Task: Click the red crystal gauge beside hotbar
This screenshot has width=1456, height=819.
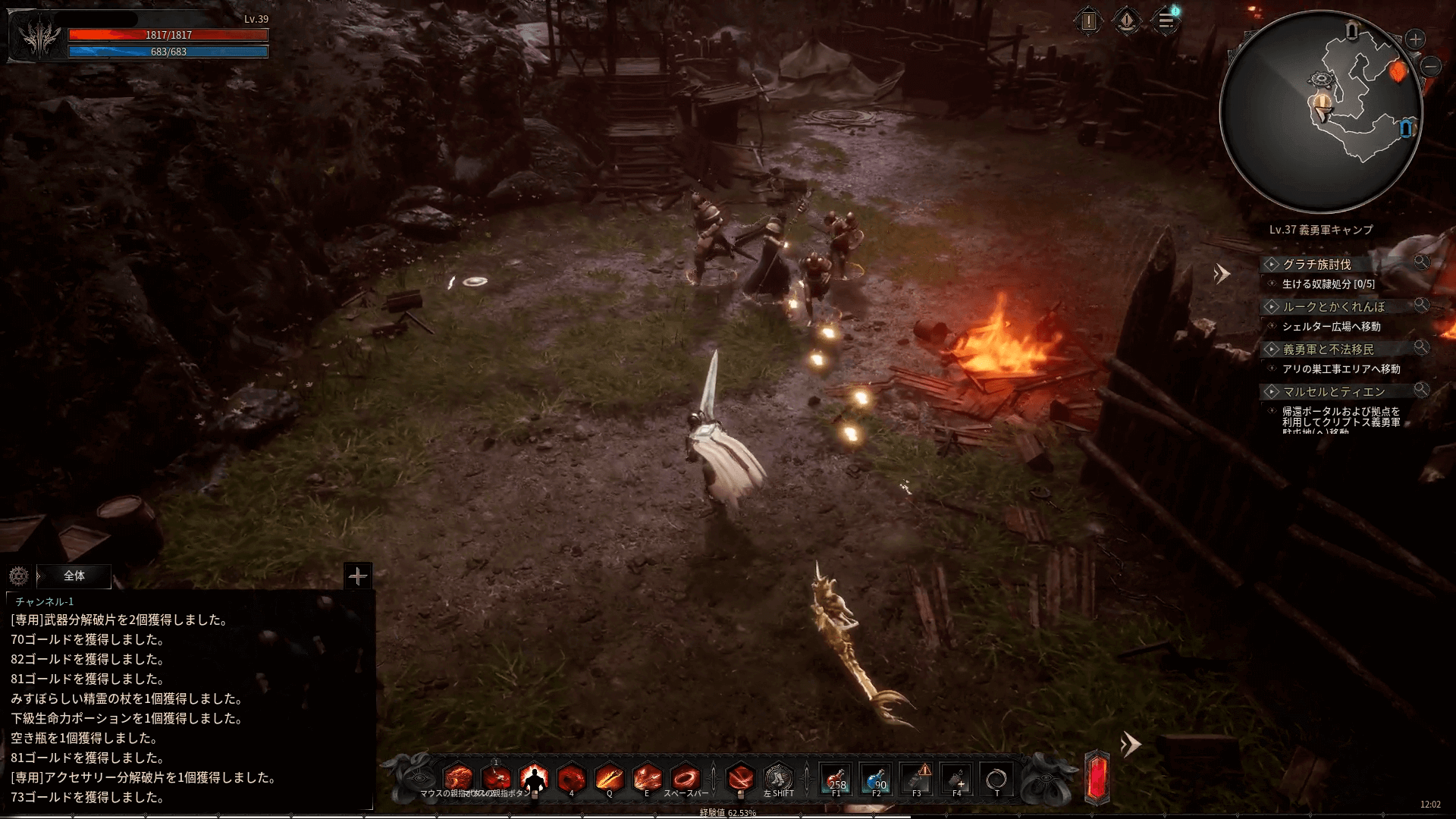Action: click(1097, 778)
